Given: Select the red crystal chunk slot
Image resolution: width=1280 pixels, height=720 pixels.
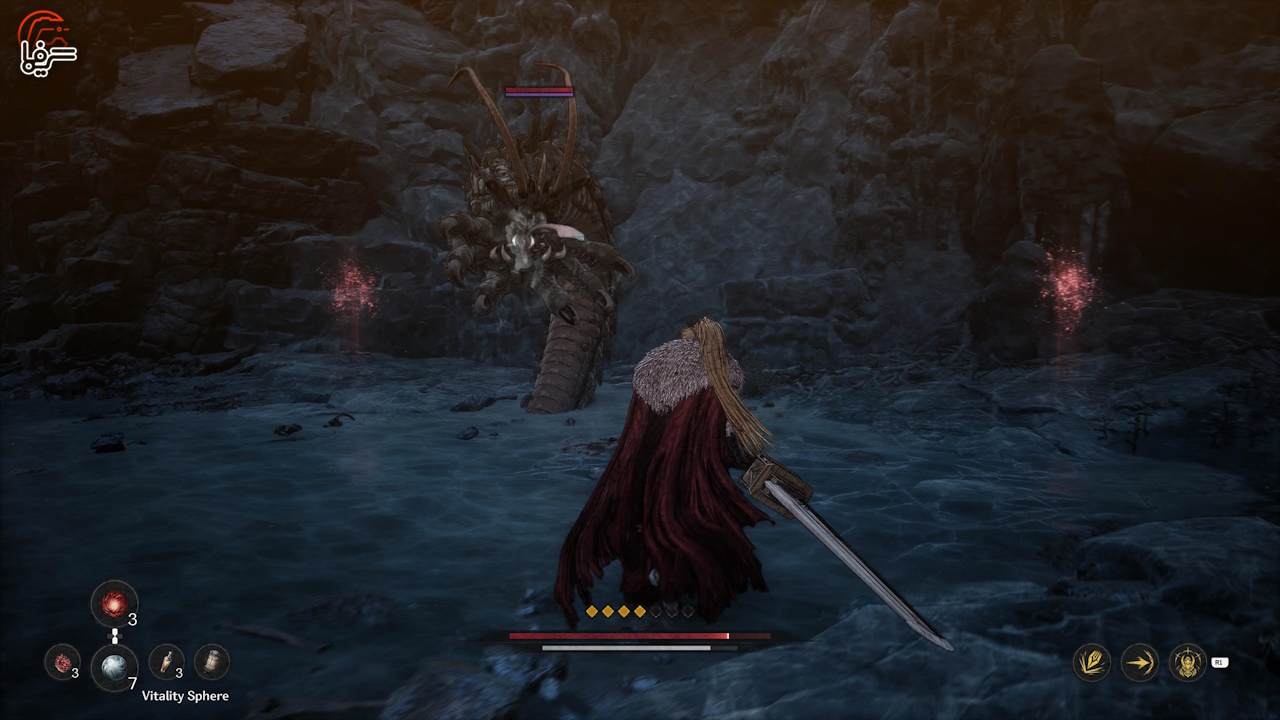Looking at the screenshot, I should 62,662.
